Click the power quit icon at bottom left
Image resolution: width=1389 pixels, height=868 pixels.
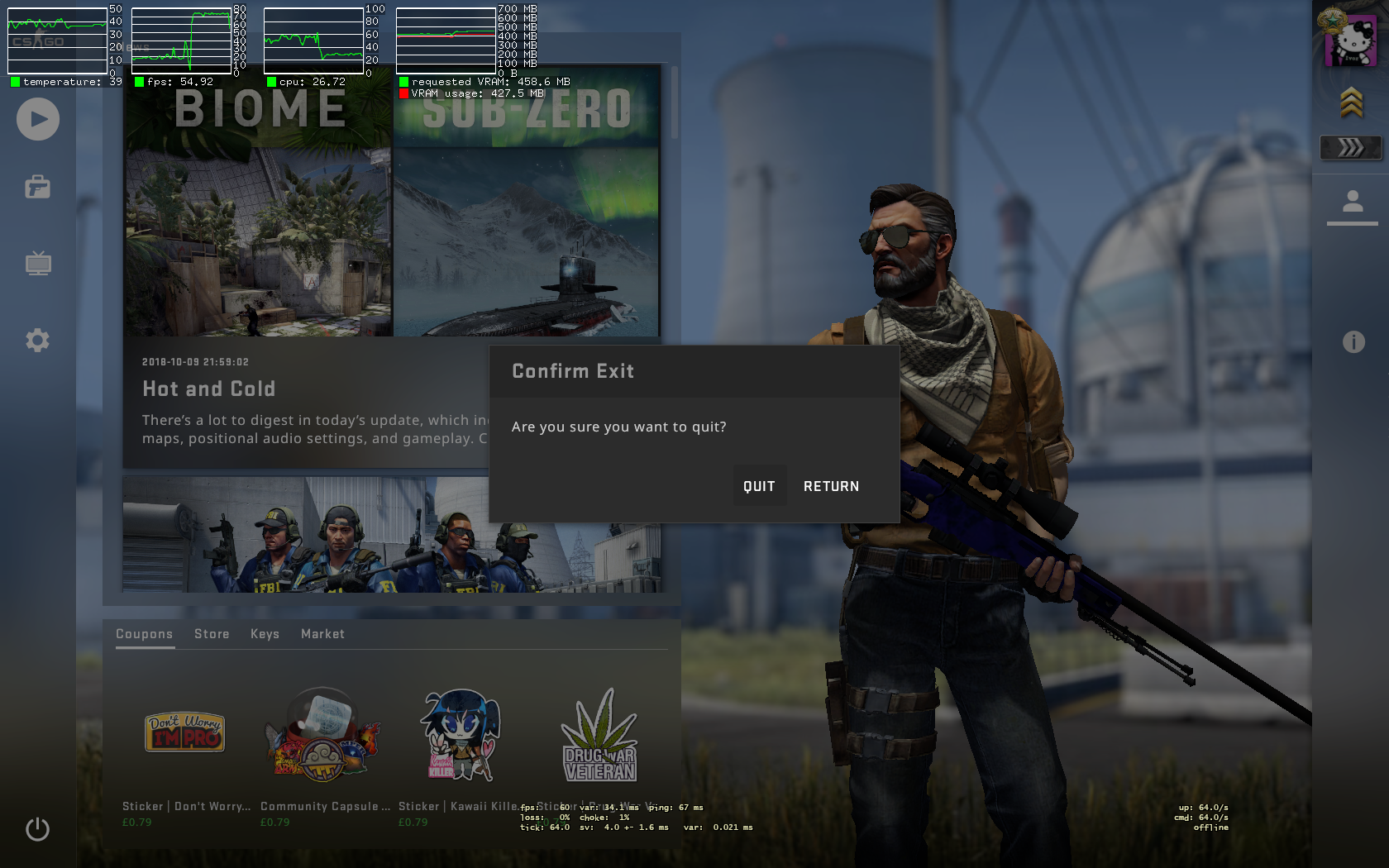[x=37, y=830]
